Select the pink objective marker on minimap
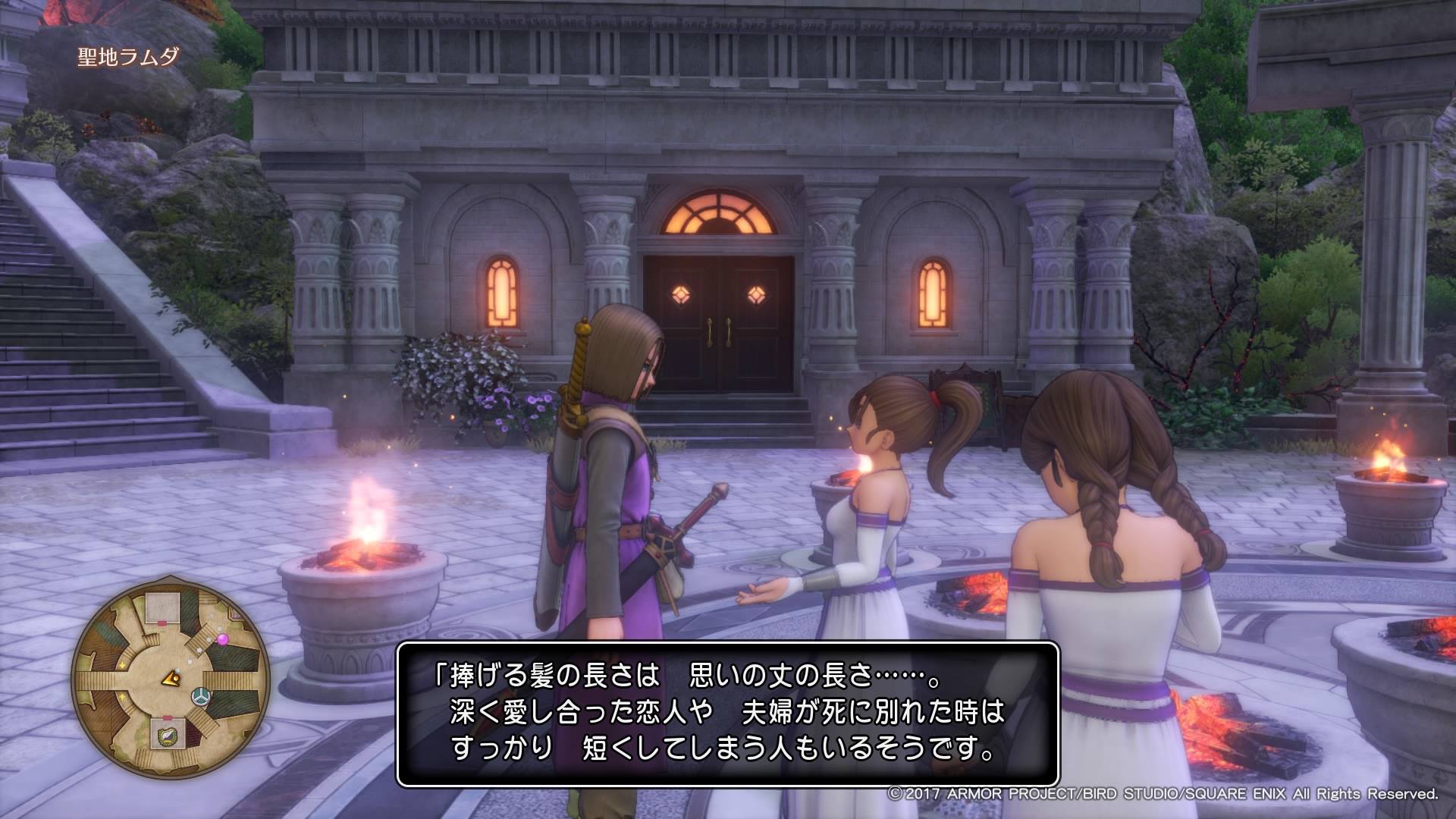This screenshot has width=1456, height=819. (223, 640)
